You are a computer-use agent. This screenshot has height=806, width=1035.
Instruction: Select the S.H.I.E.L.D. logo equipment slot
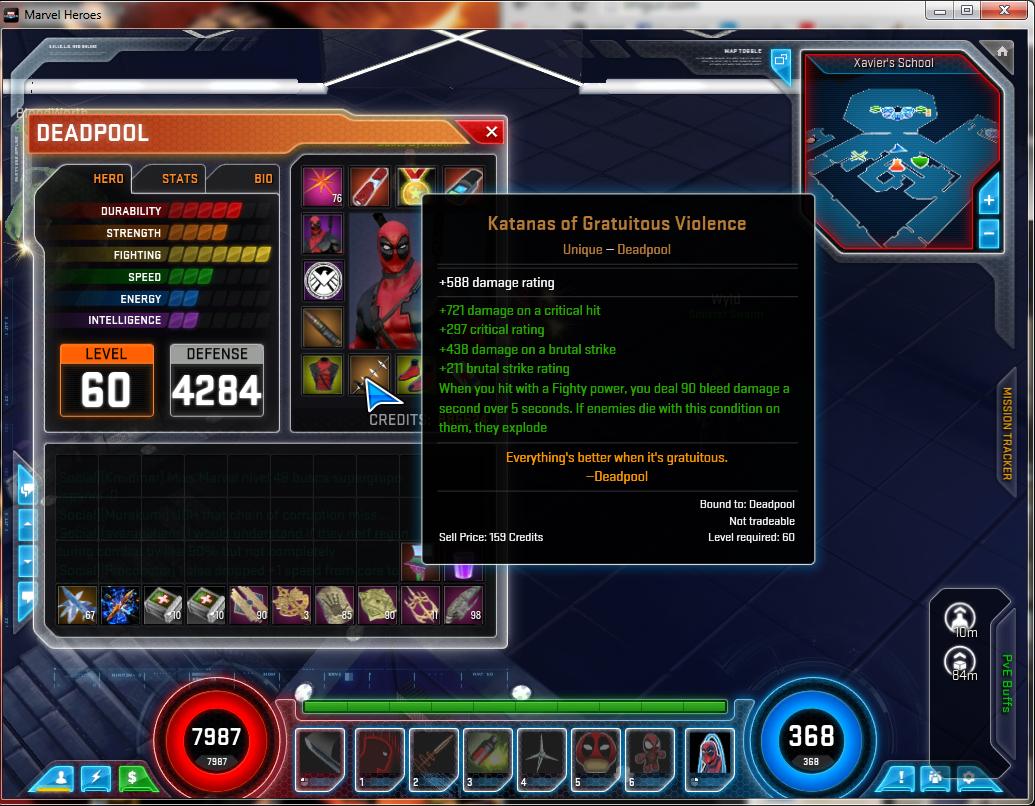click(323, 281)
